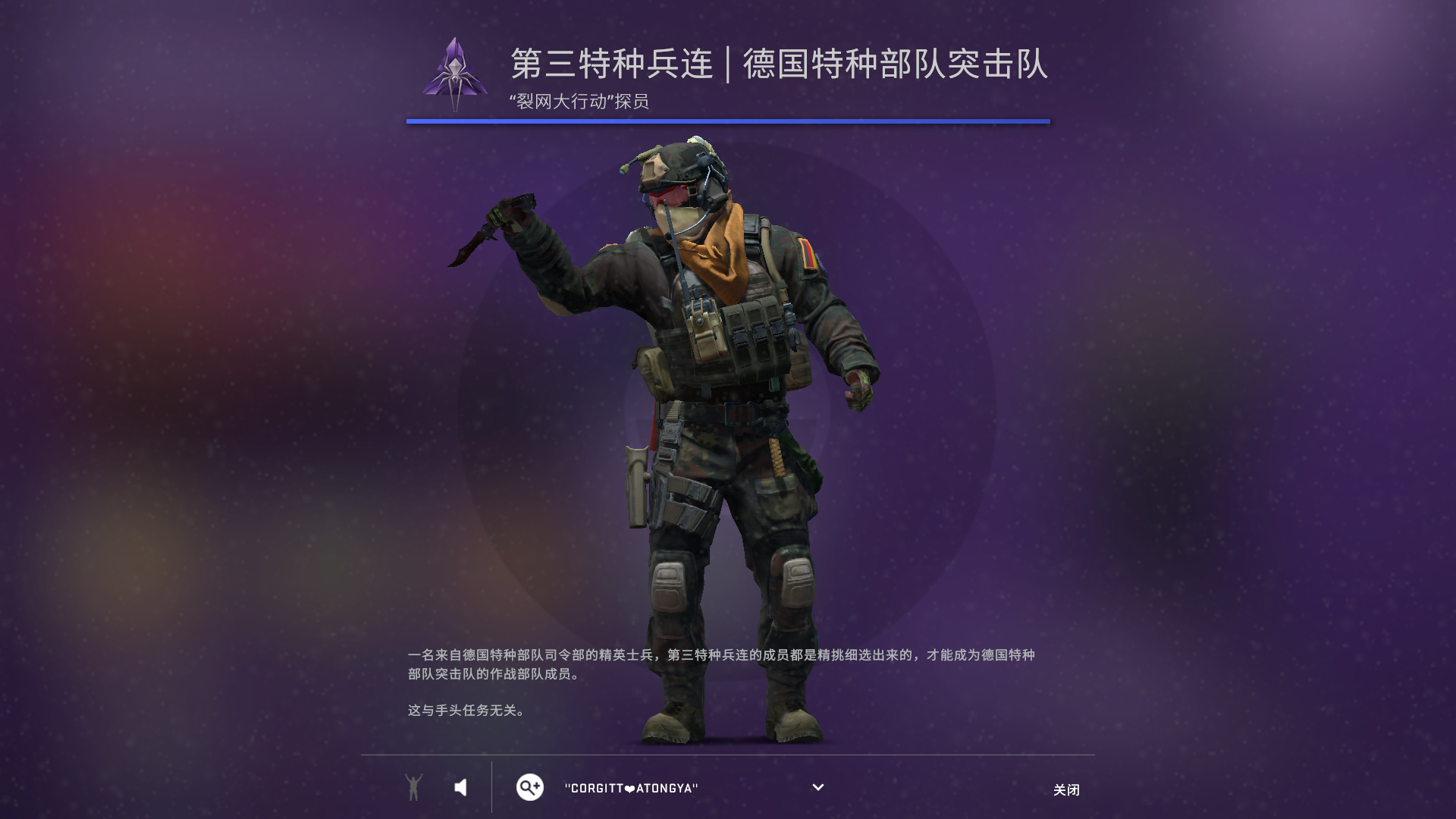Click the standing figure icon on the bottom bar
This screenshot has height=819, width=1456.
(413, 788)
